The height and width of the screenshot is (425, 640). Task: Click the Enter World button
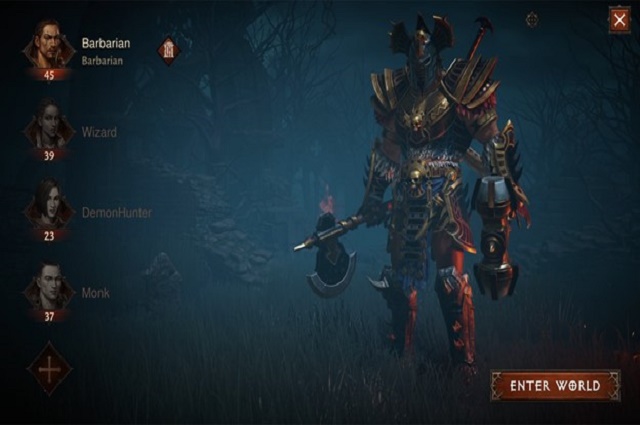(x=555, y=385)
